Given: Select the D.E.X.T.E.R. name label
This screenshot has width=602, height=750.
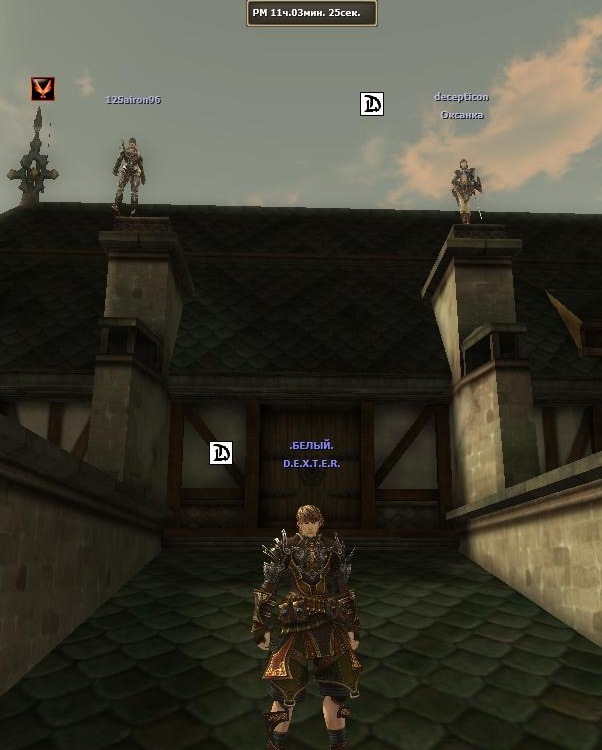Looking at the screenshot, I should (x=311, y=464).
